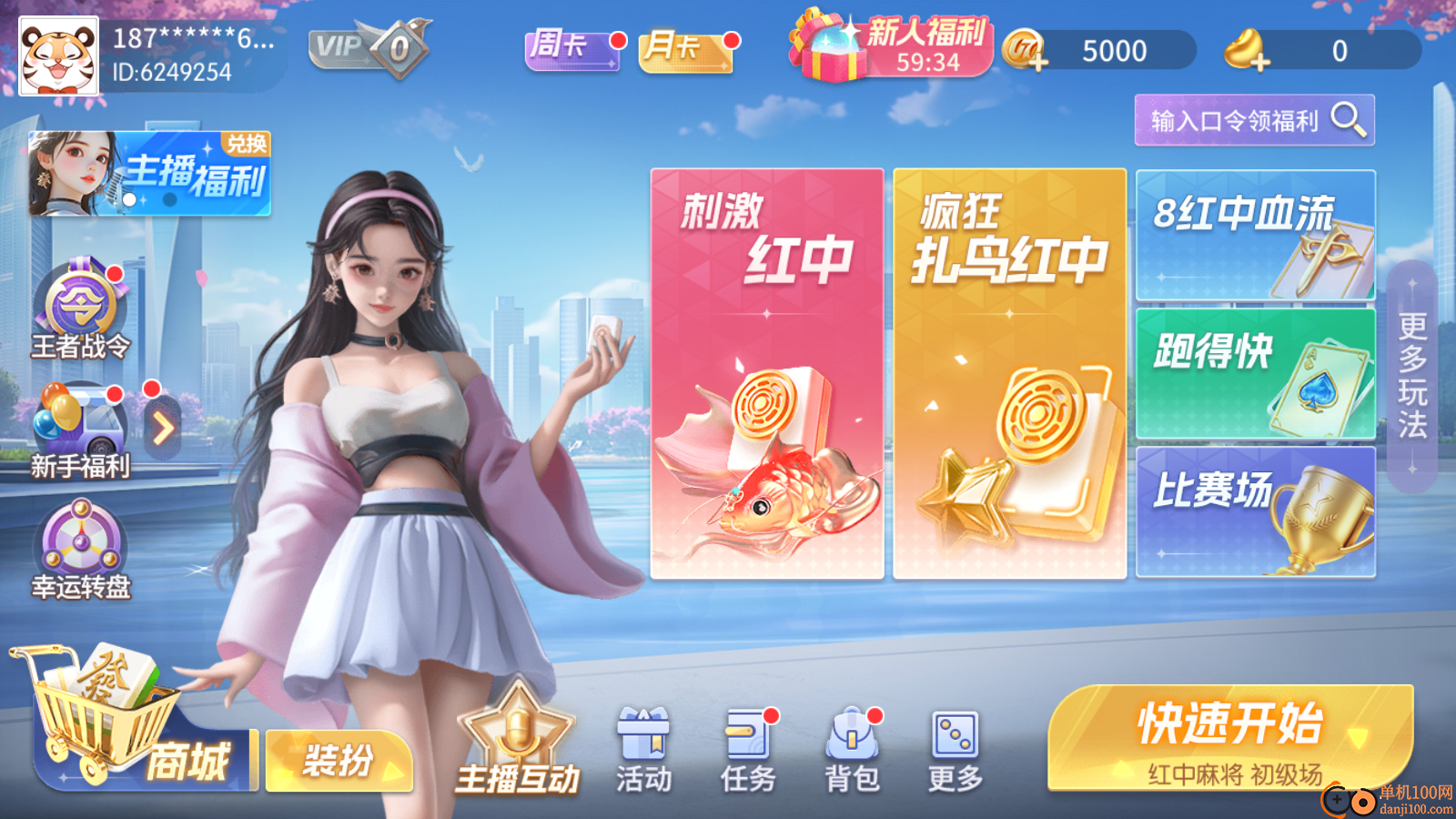
Task: Open the 更多 dice icon
Action: (x=957, y=746)
